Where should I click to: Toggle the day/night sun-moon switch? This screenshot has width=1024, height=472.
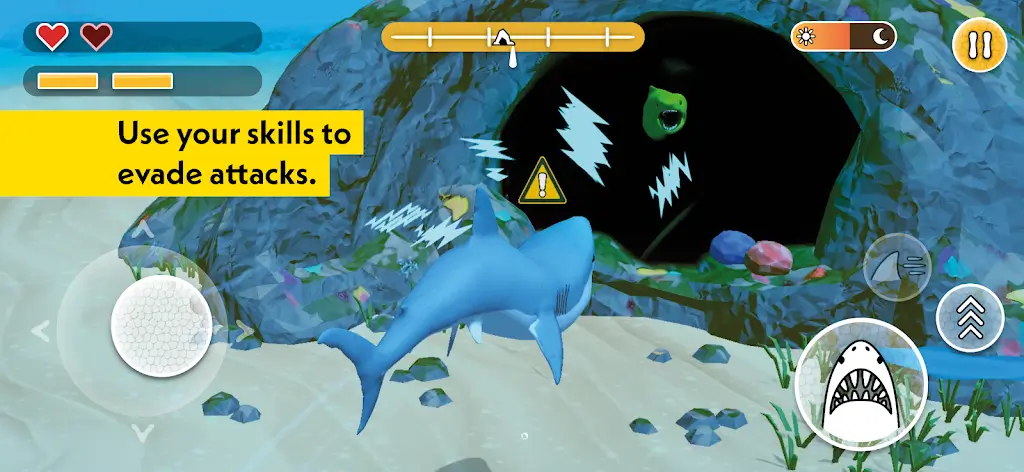tap(844, 38)
